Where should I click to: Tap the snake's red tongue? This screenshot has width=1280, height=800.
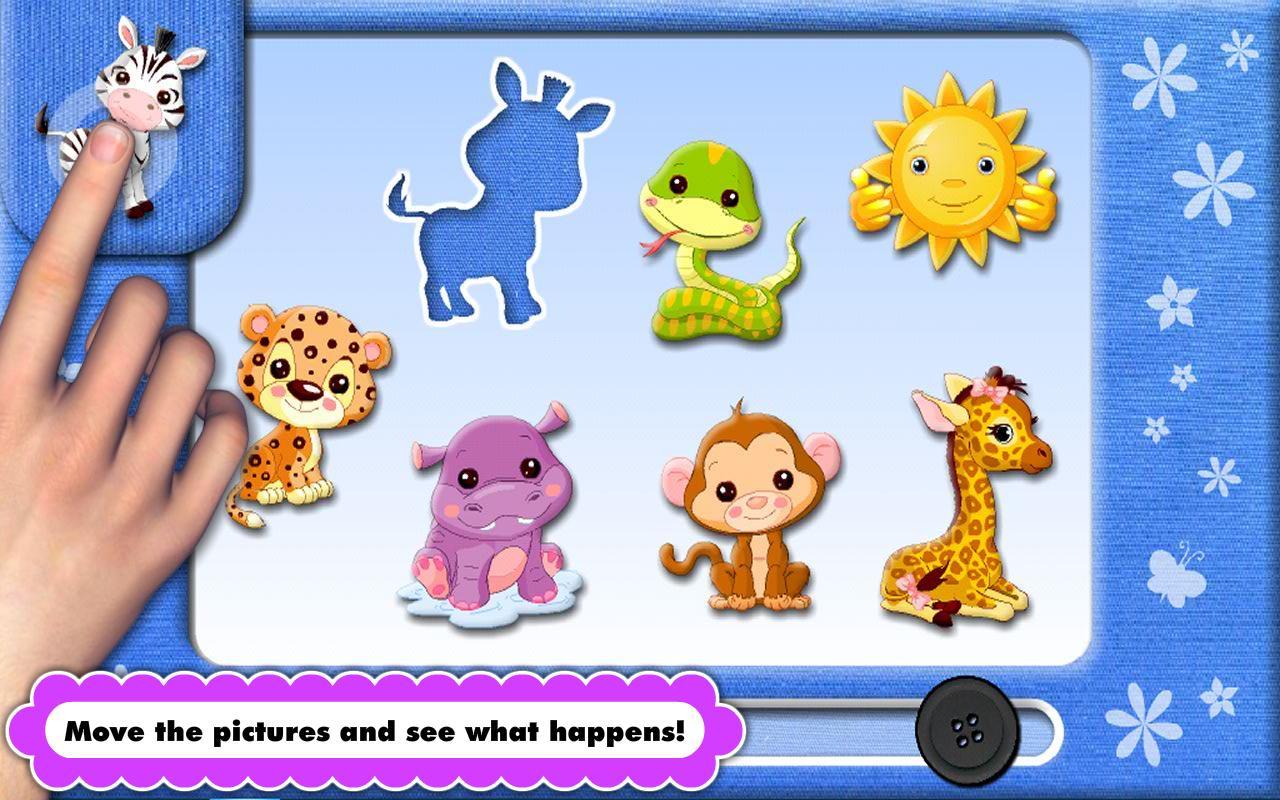(657, 243)
